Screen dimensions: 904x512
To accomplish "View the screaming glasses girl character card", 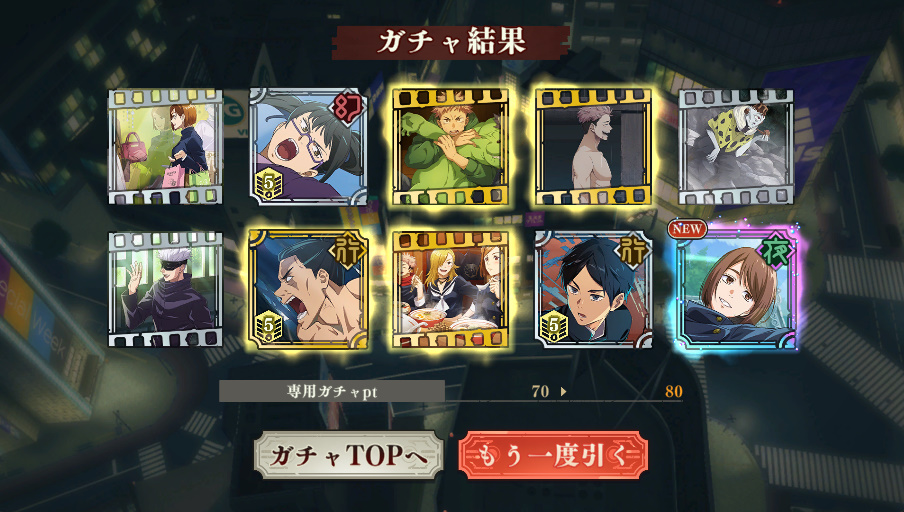I will click(308, 147).
